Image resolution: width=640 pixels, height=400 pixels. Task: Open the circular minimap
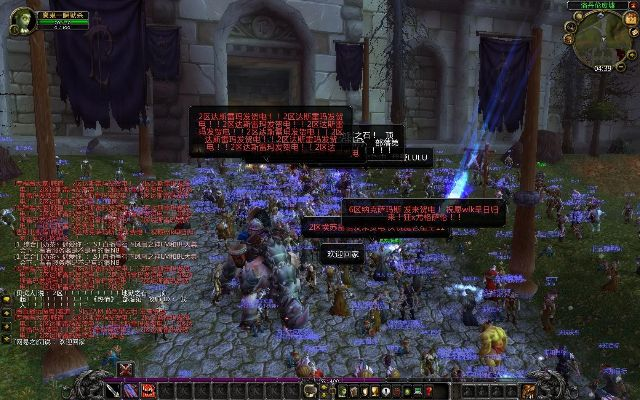coord(601,38)
